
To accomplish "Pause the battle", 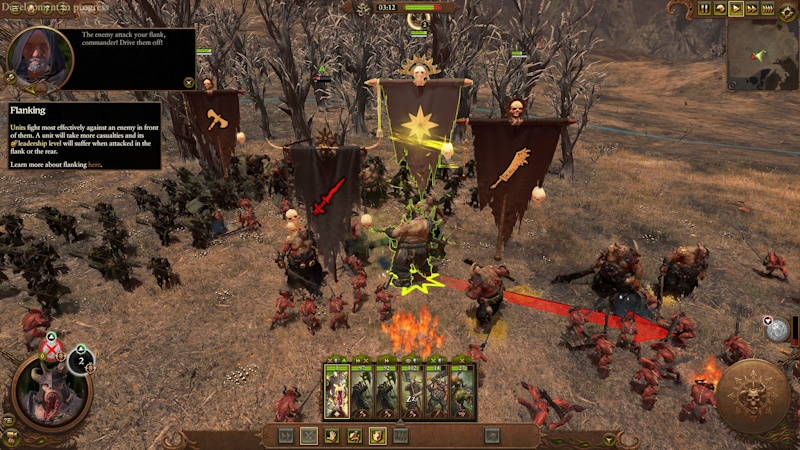I will tap(704, 9).
